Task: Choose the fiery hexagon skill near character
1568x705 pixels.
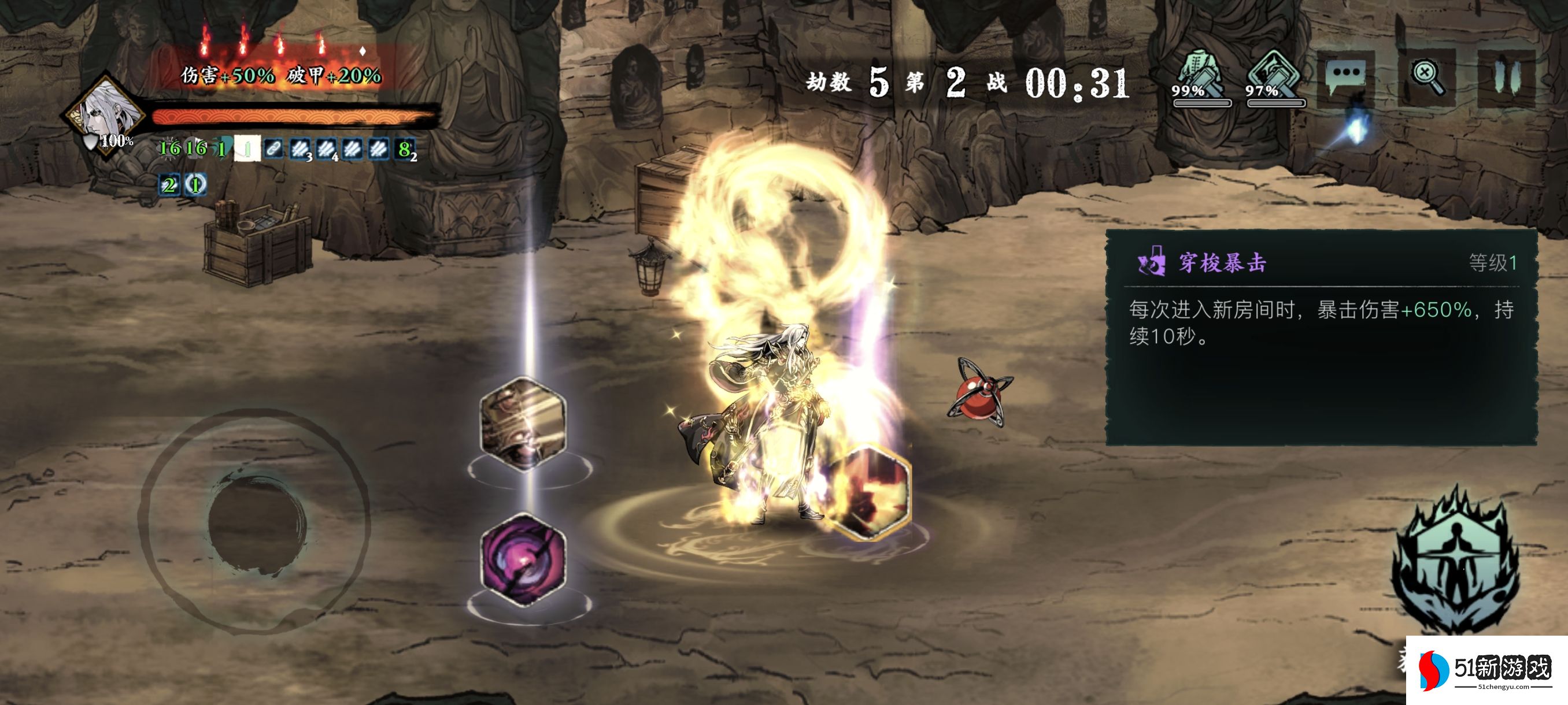Action: coord(868,493)
